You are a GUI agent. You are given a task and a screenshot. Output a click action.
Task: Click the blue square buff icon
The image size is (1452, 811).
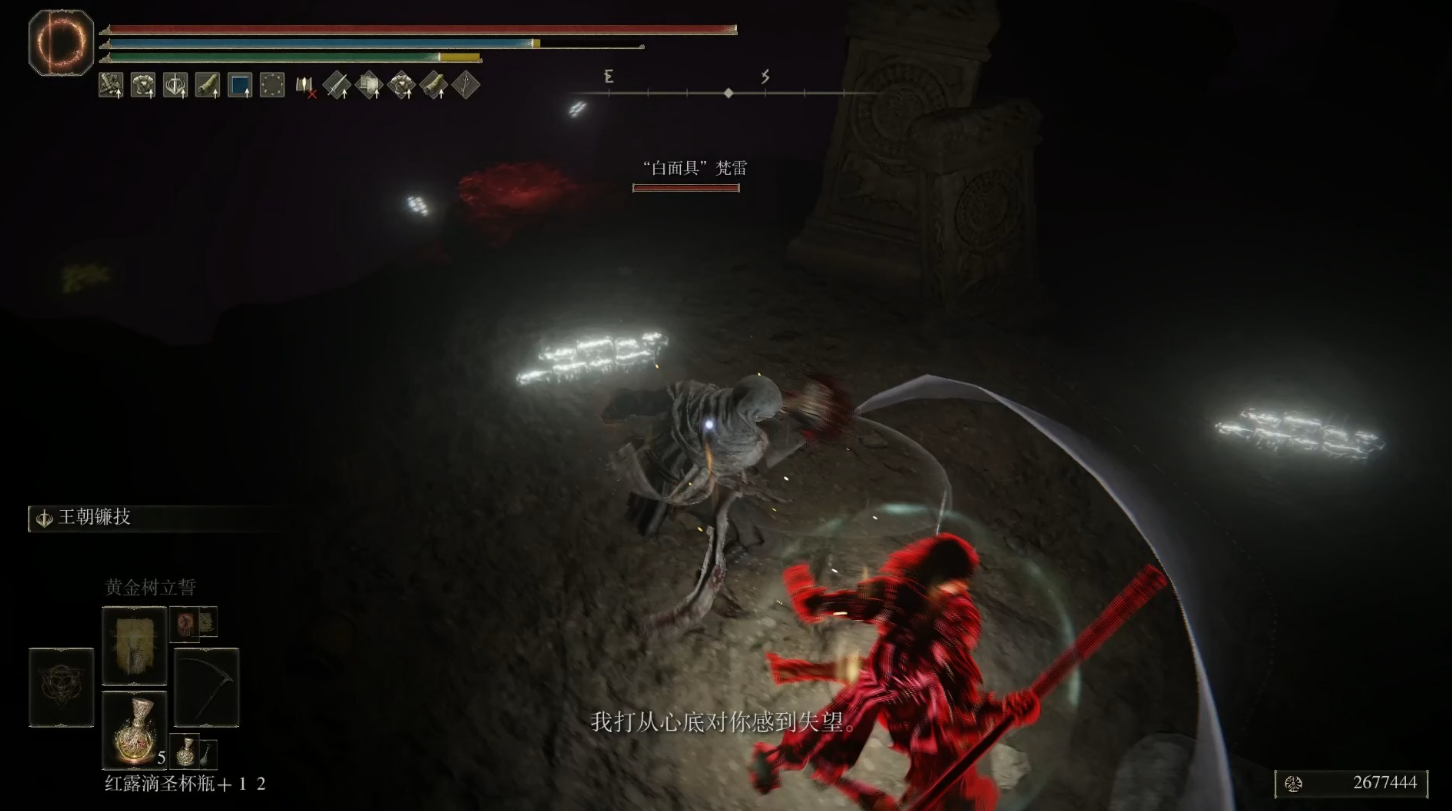pos(240,85)
